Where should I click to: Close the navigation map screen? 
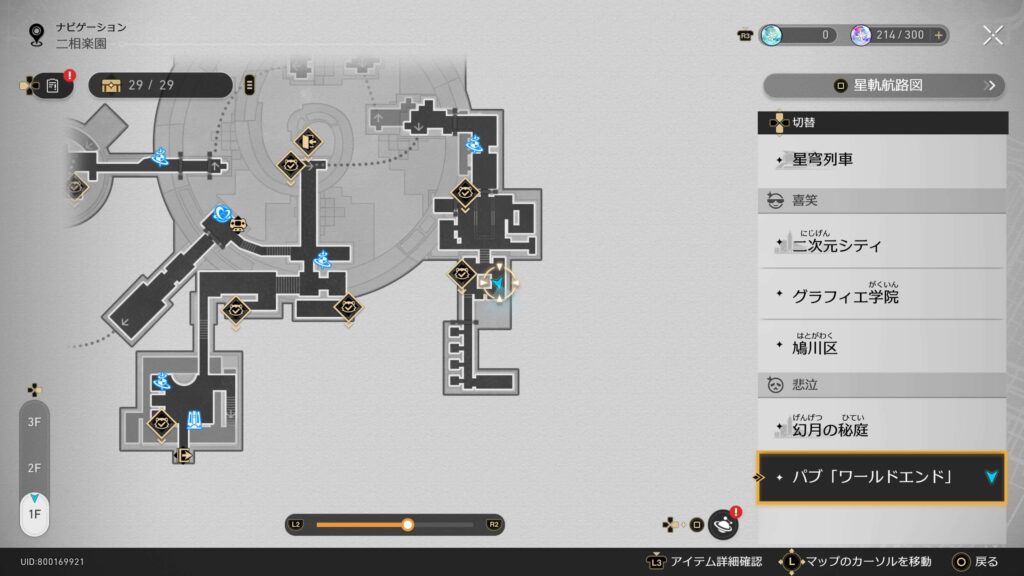point(992,35)
